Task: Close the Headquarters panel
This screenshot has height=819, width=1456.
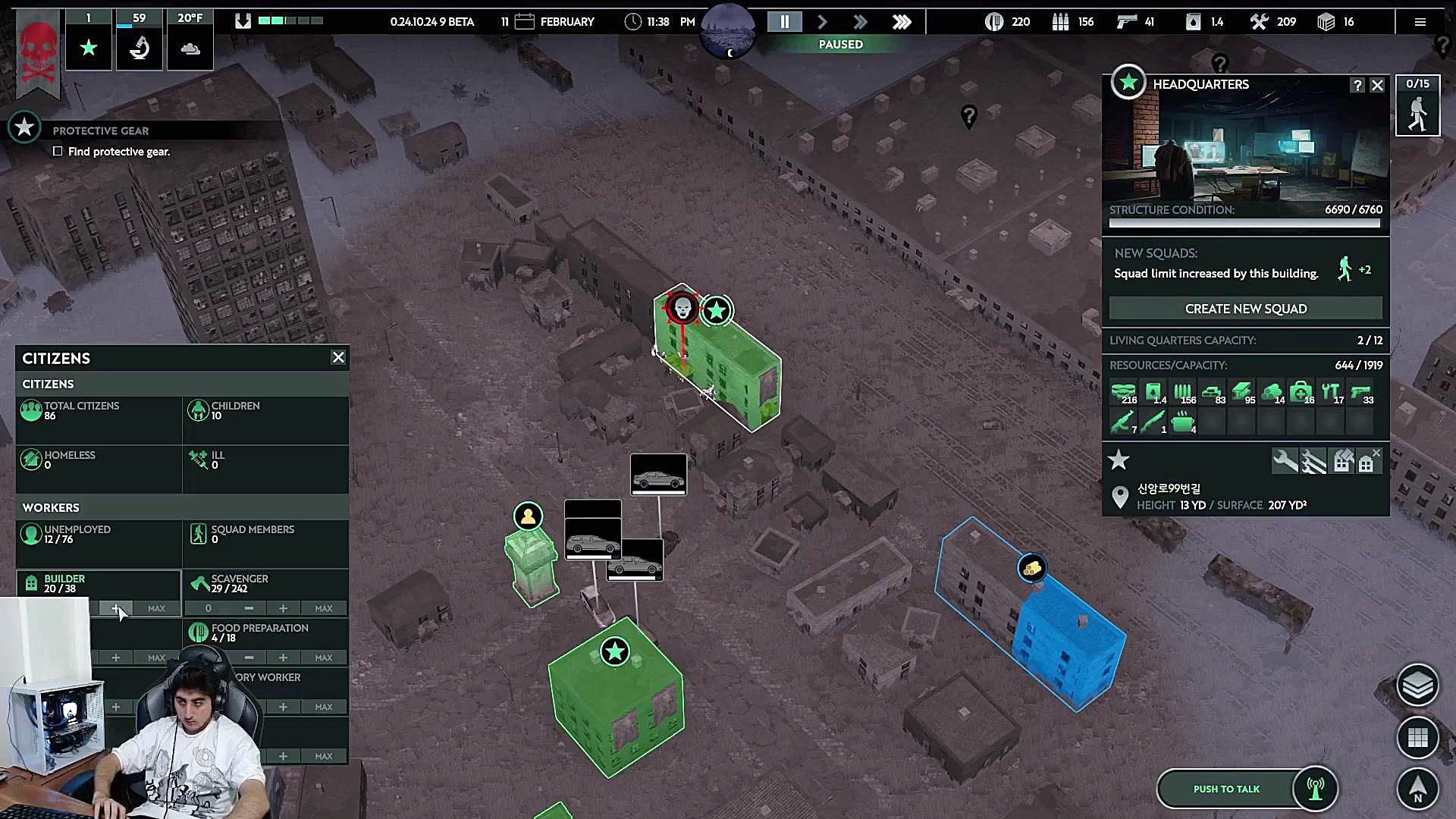Action: coord(1377,86)
